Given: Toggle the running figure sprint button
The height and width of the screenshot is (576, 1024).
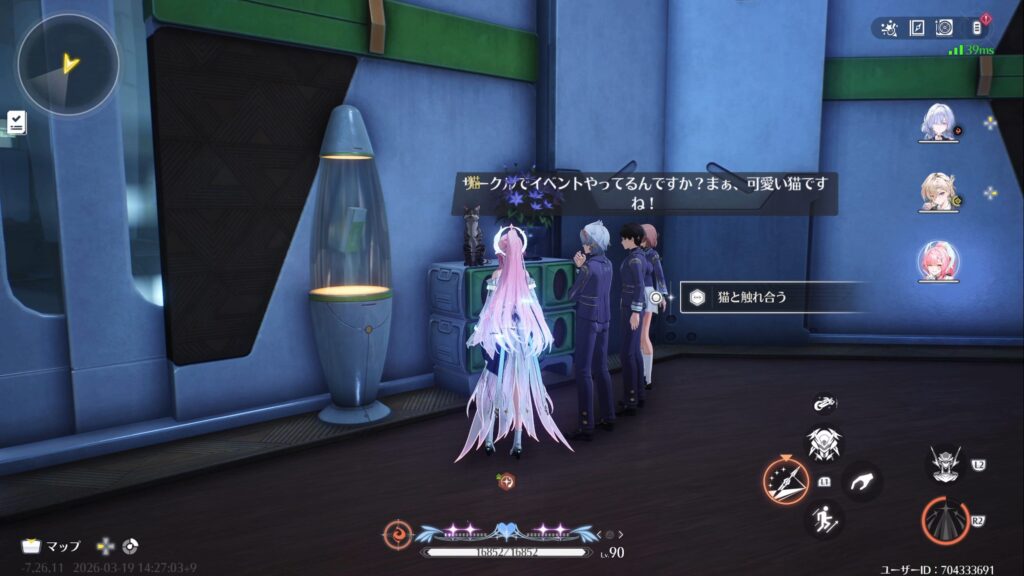Looking at the screenshot, I should pyautogui.click(x=823, y=519).
